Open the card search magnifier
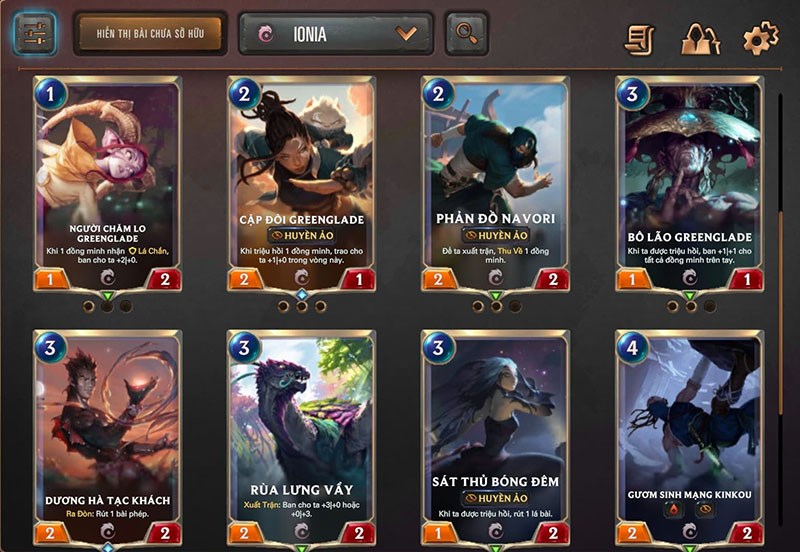800x552 pixels. [x=466, y=33]
